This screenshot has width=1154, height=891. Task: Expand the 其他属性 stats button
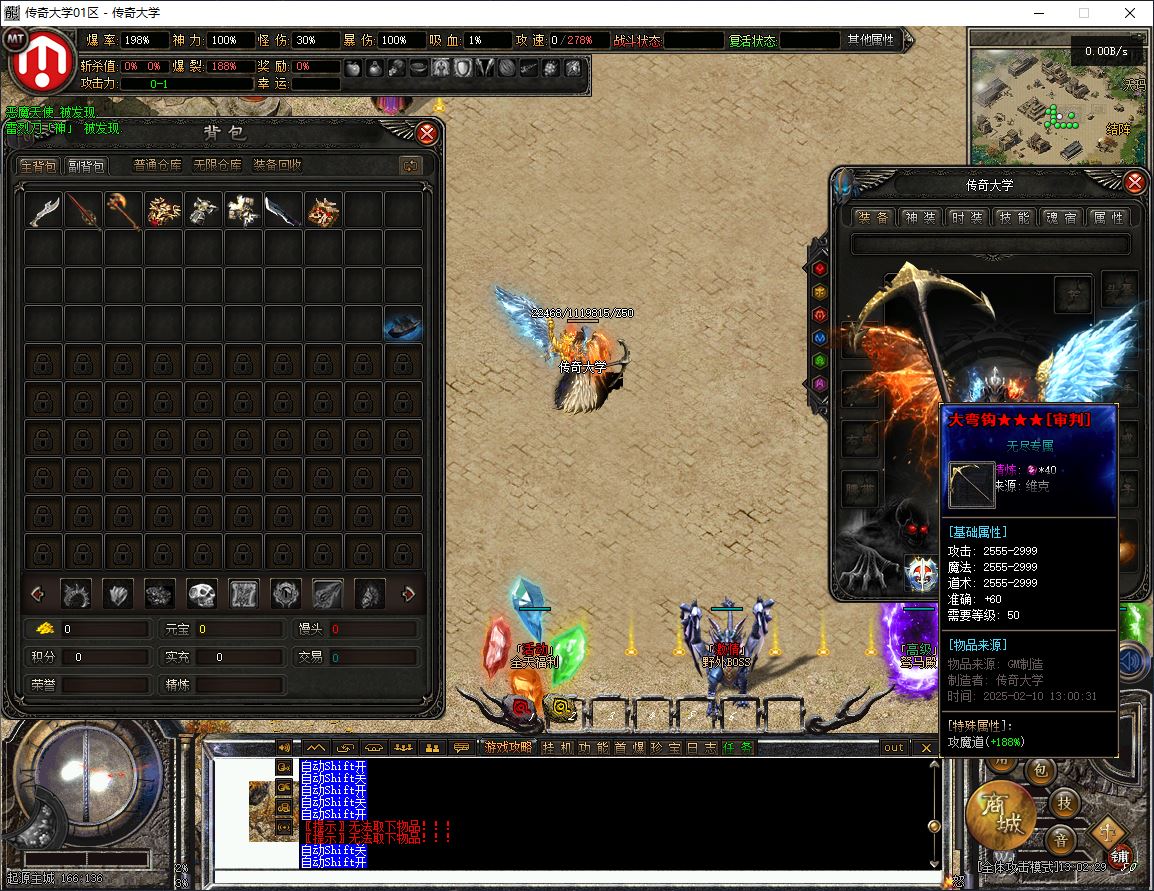point(871,40)
